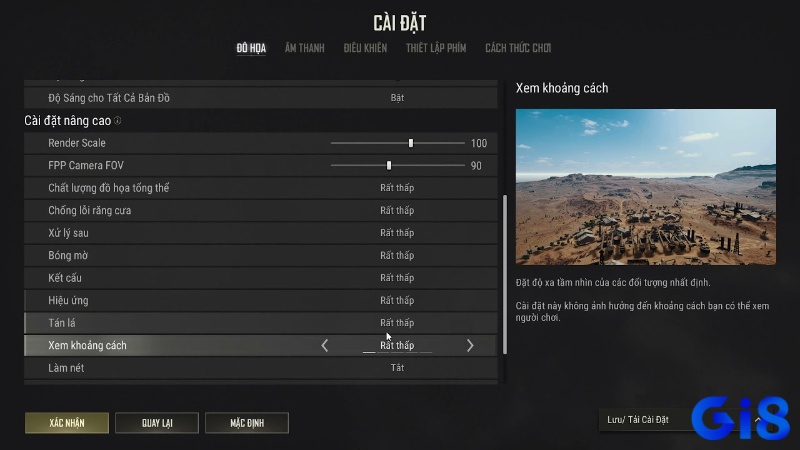The width and height of the screenshot is (800, 450).
Task: Select the Chất lượng đồ họa tổng thể row
Action: pos(260,188)
